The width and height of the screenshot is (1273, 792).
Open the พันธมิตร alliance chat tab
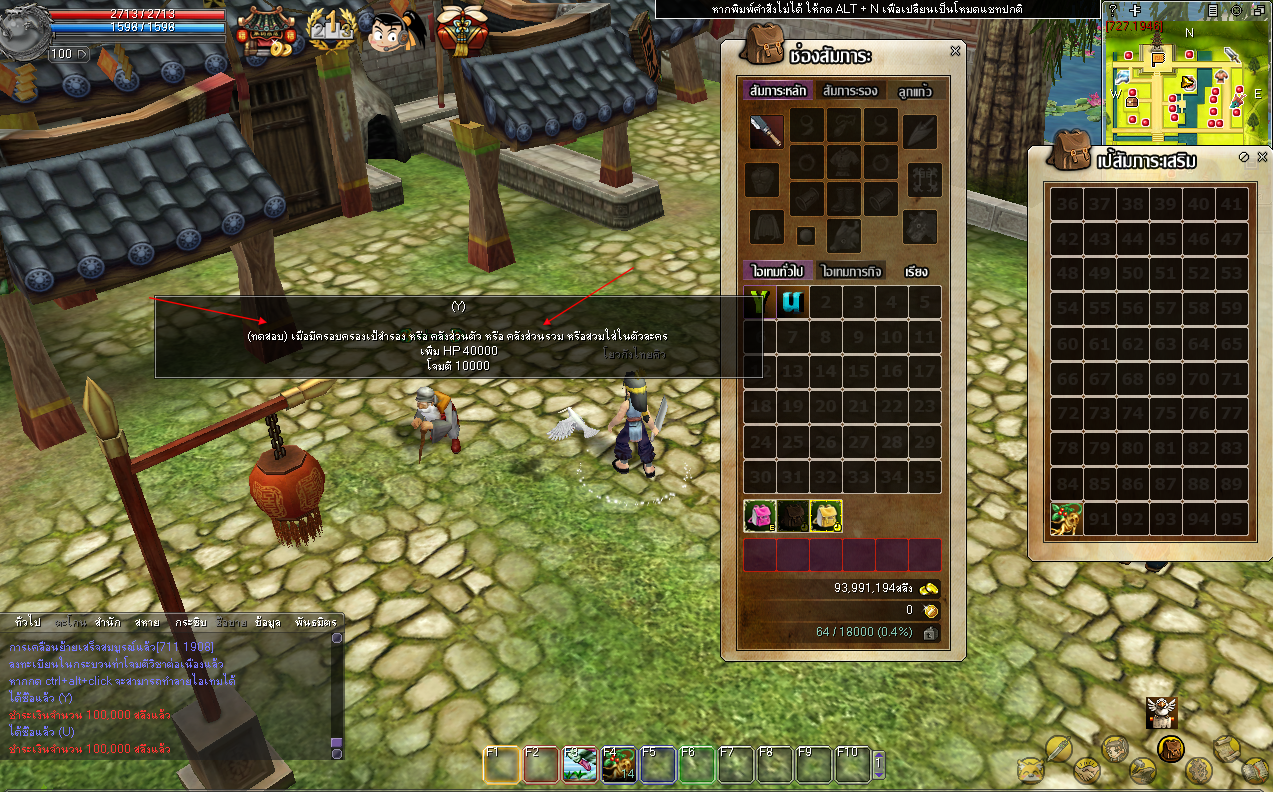[316, 622]
